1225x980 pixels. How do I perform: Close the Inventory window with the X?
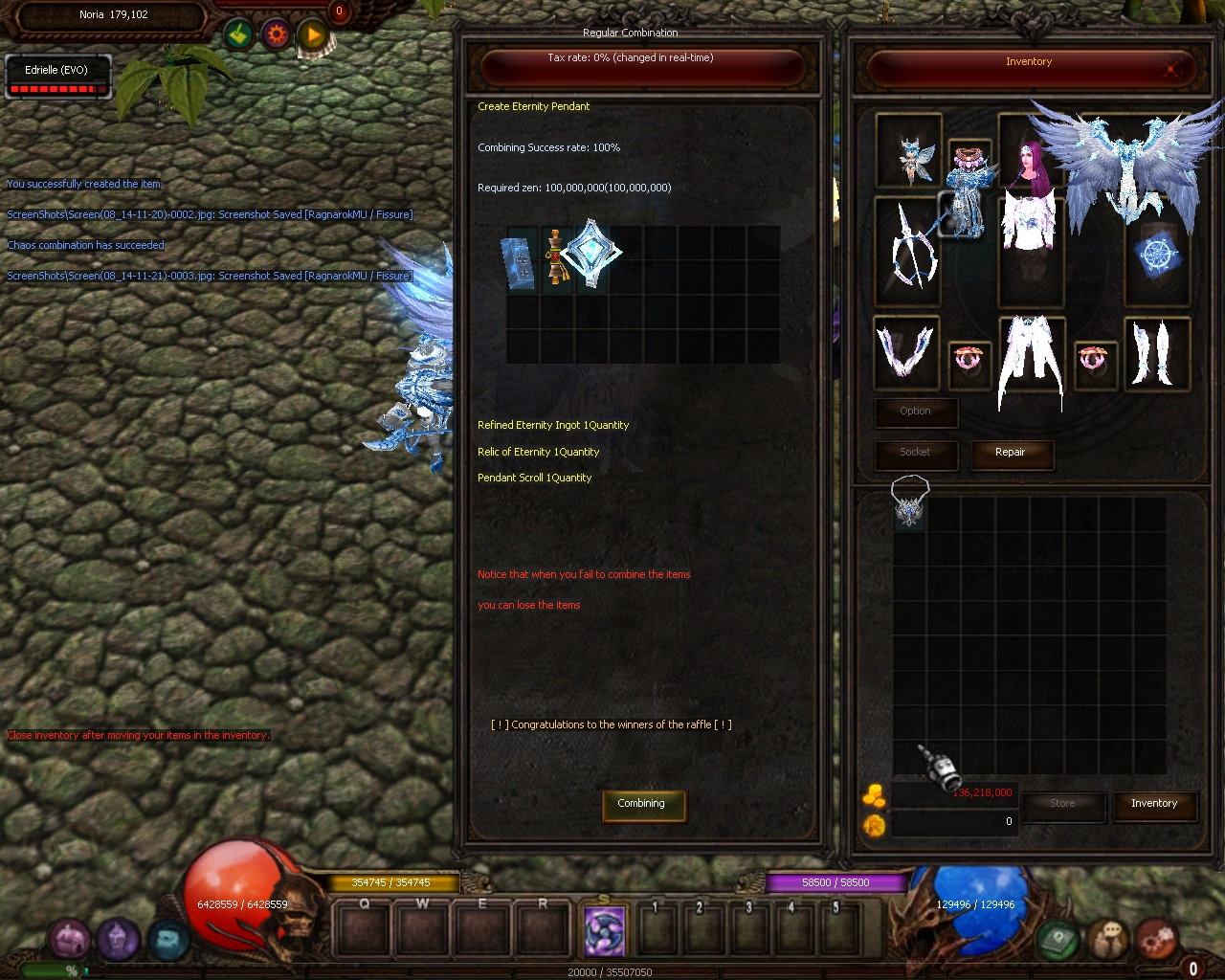[1170, 68]
